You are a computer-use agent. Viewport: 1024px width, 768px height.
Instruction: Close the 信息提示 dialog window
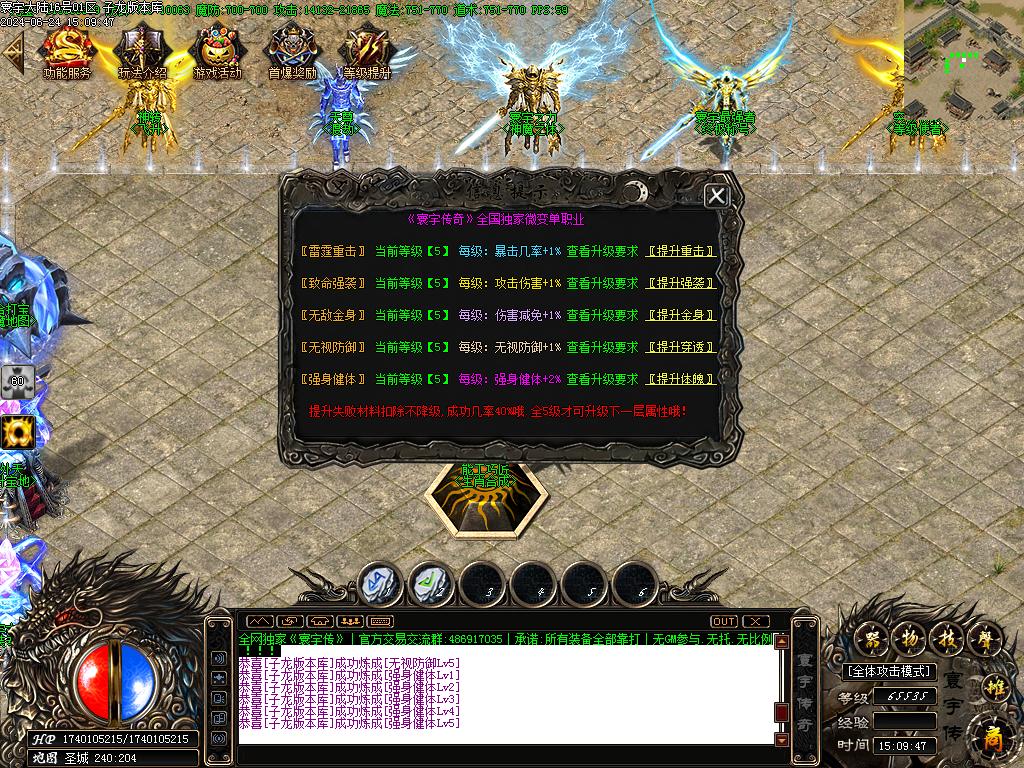716,196
